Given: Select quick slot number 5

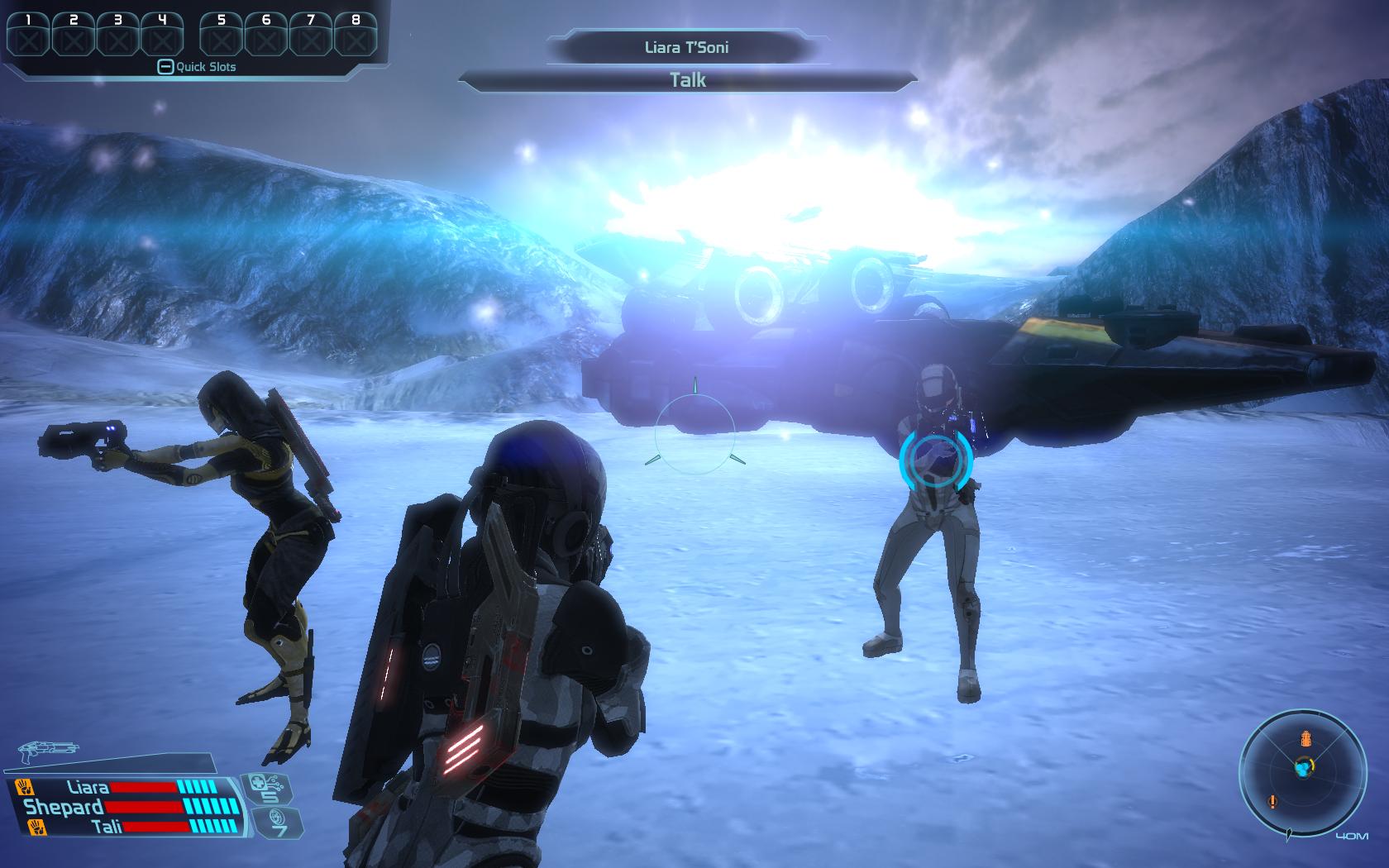Looking at the screenshot, I should (221, 35).
